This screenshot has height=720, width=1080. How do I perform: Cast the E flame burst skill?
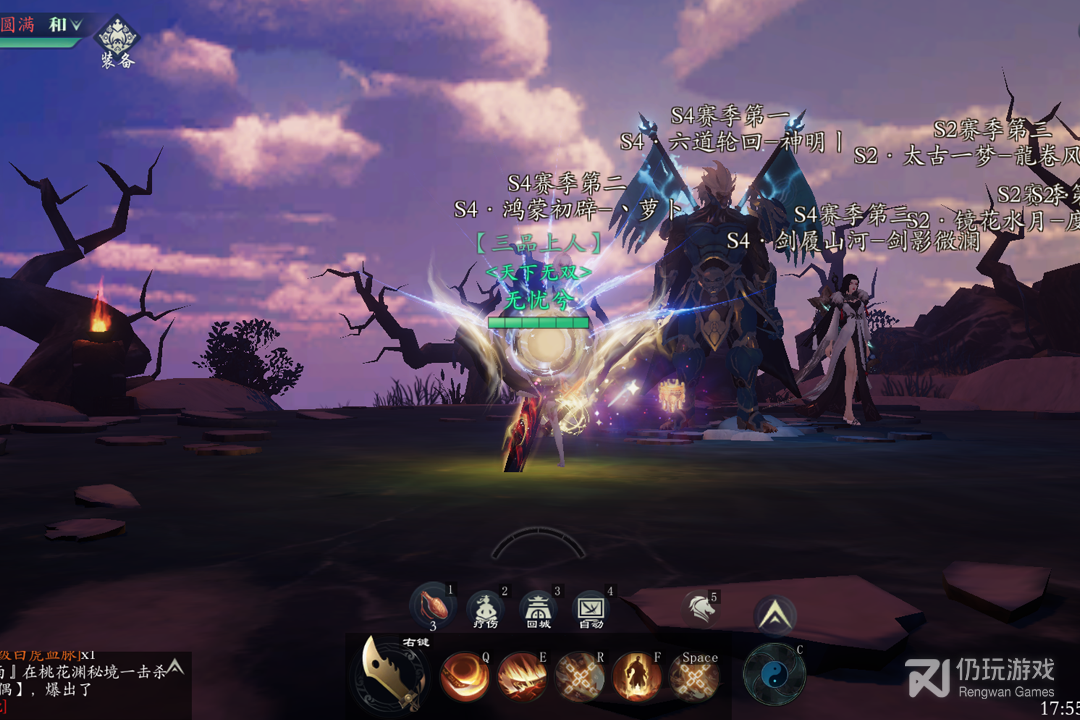click(x=522, y=677)
